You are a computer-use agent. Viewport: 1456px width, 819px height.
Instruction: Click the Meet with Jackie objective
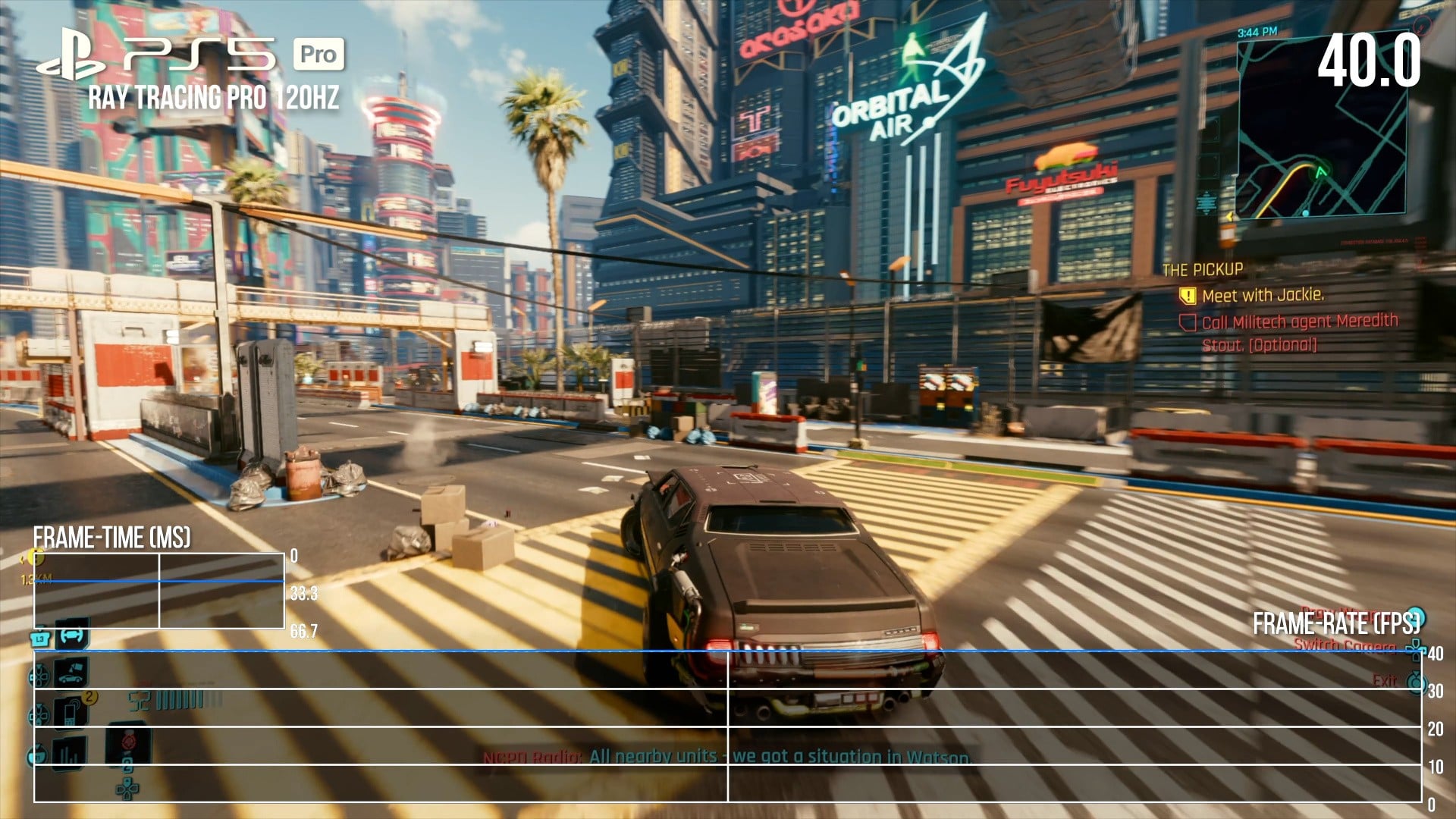(1263, 295)
